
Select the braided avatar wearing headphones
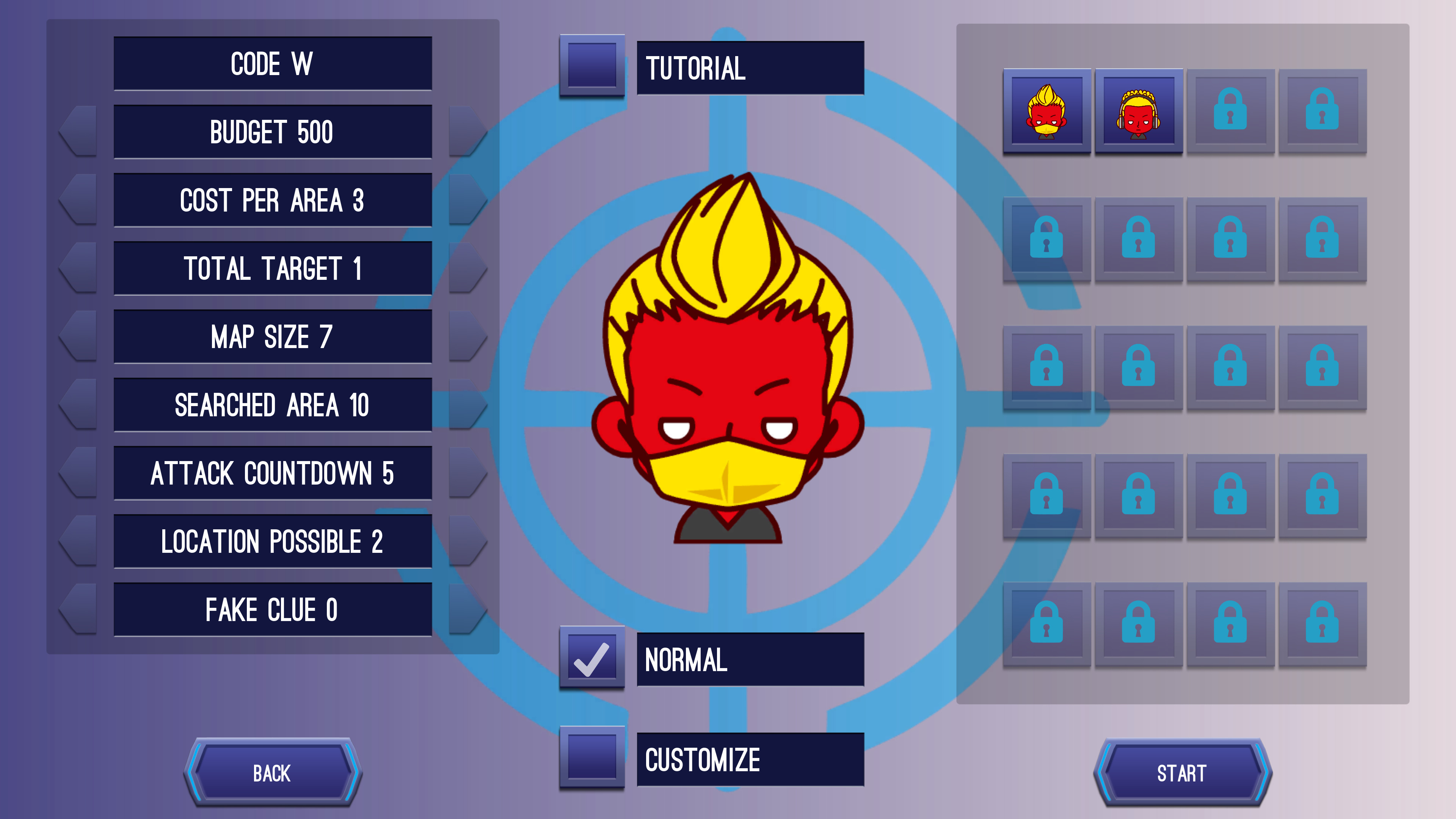tap(1138, 112)
